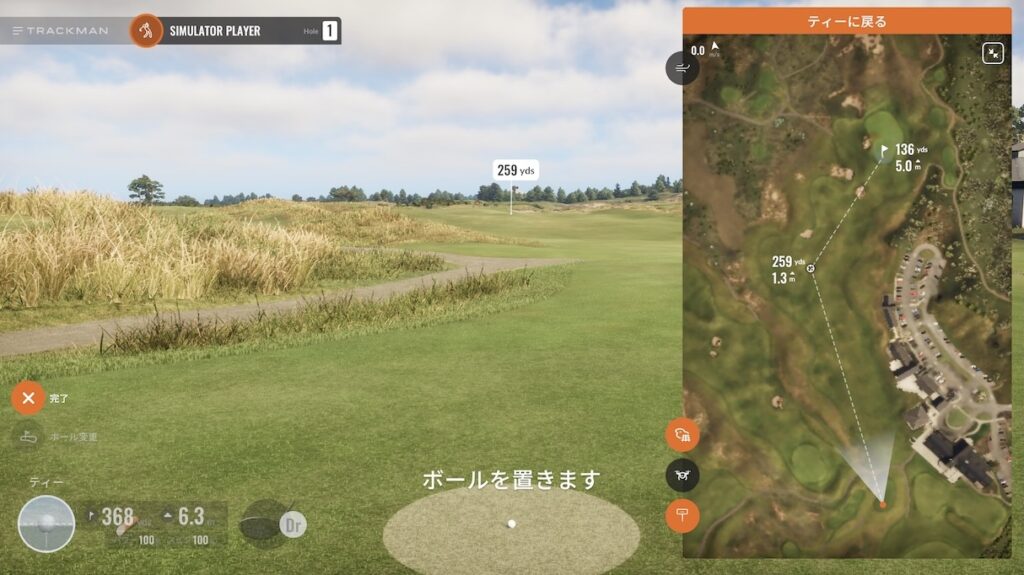Open the Trackman menu
This screenshot has width=1024, height=575.
[x=60, y=31]
